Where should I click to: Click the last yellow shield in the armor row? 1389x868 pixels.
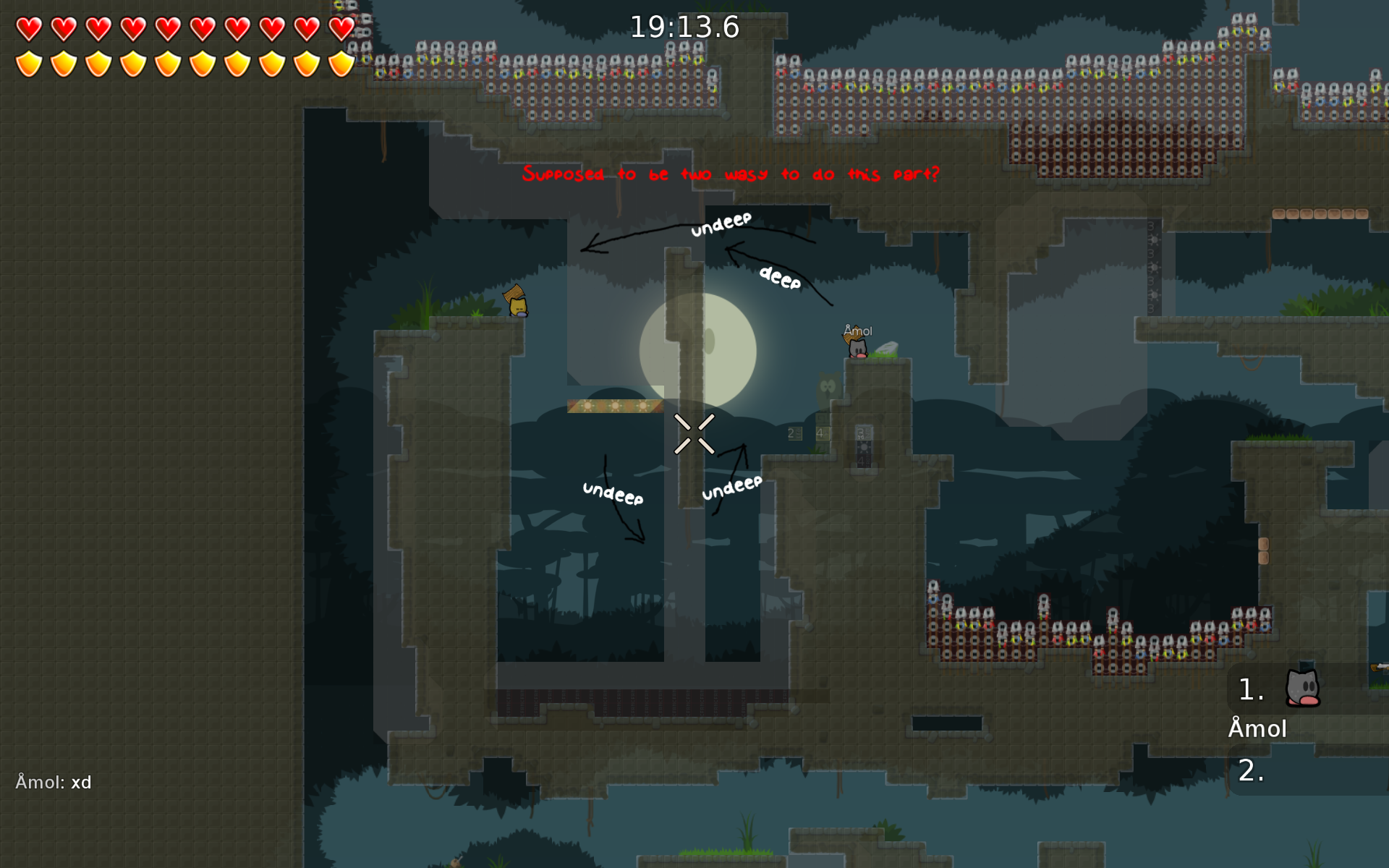[x=340, y=63]
